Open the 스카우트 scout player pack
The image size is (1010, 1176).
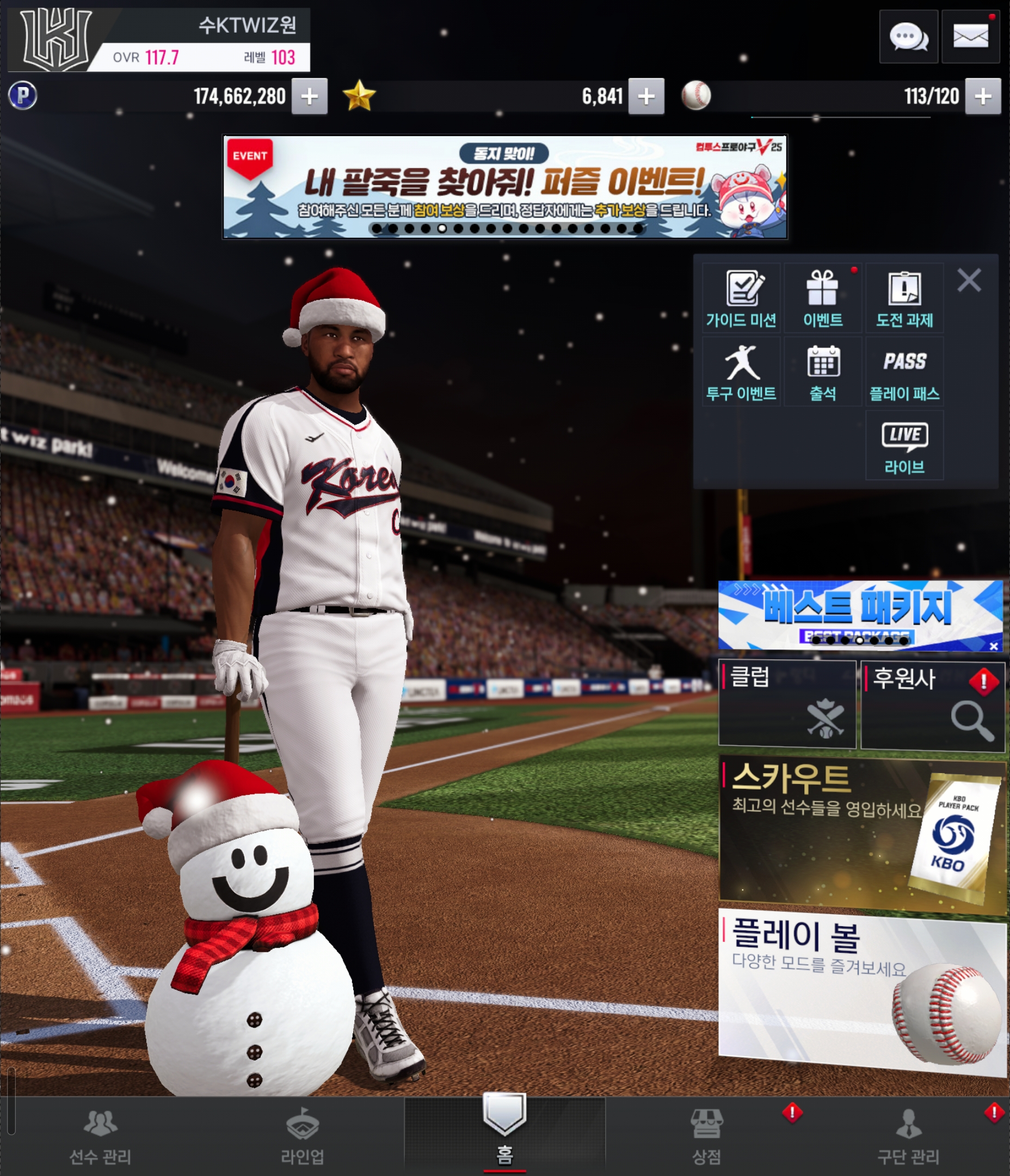(861, 833)
